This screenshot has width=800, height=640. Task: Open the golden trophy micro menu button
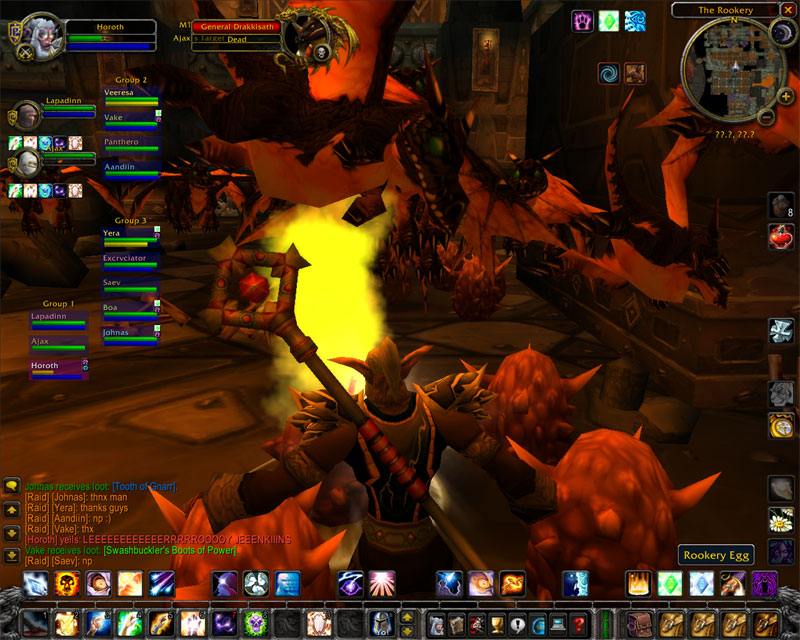tap(492, 624)
